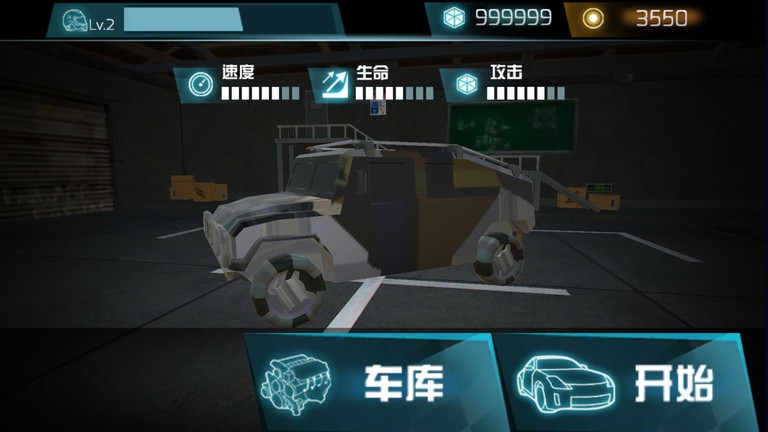
Task: Open the Lv.2 player profile panel
Action: point(190,20)
